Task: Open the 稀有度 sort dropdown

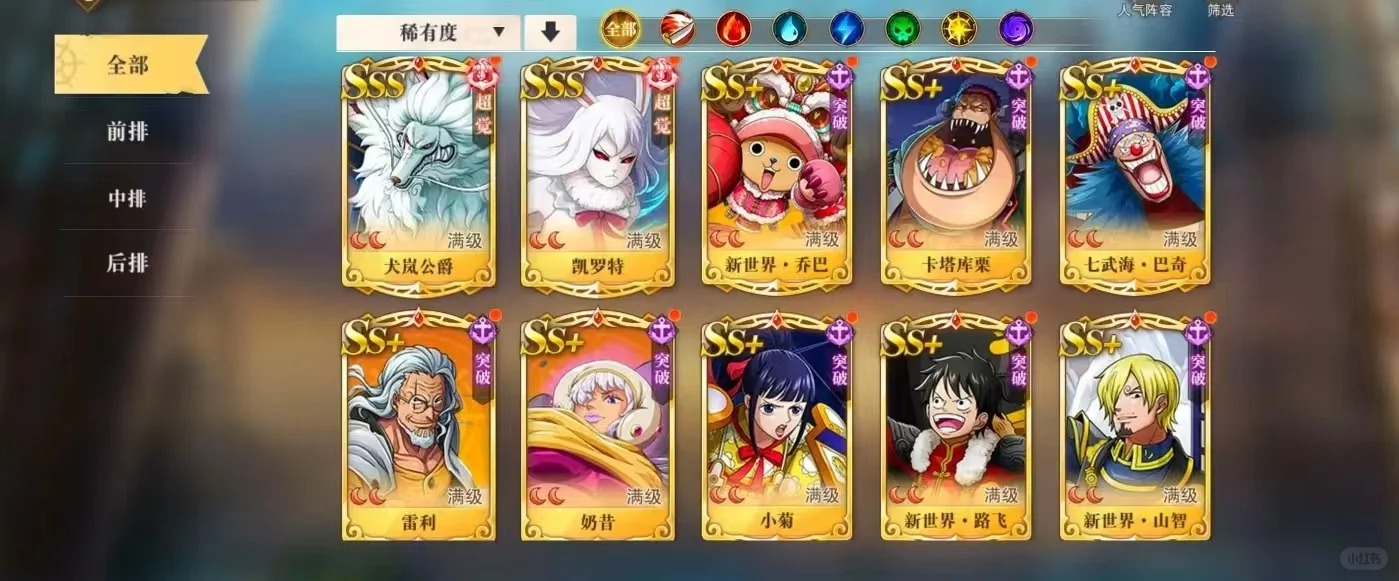Action: tap(428, 33)
